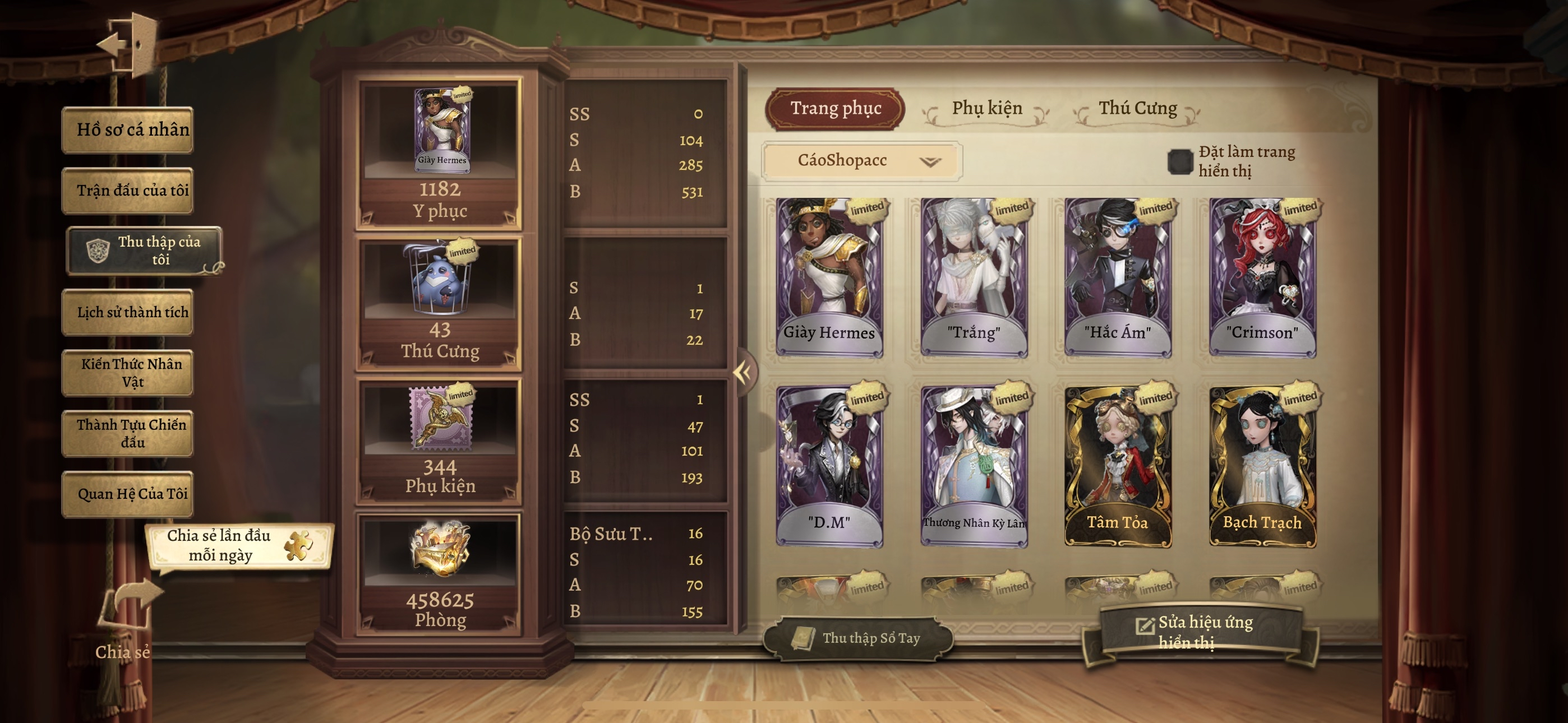Switch to the Phụ kiện tab

tap(986, 109)
